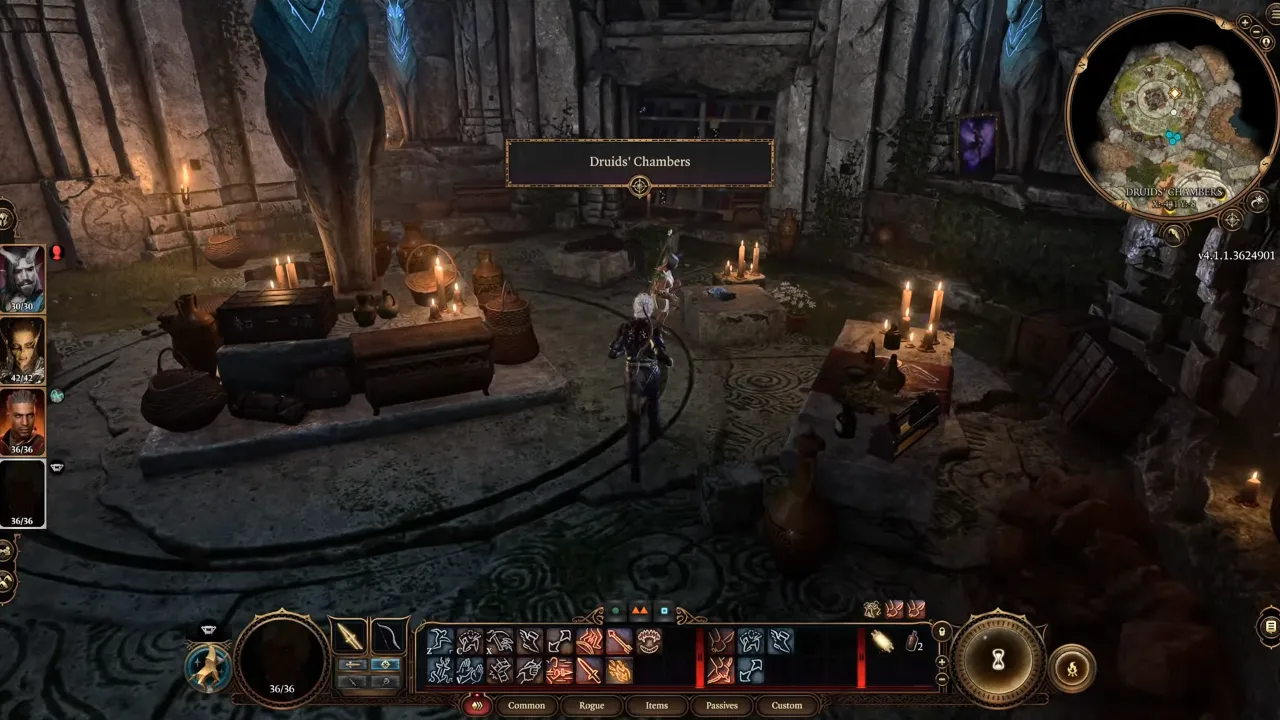The image size is (1280, 720).
Task: Select the melee dagger weapon slot
Action: pos(350,637)
